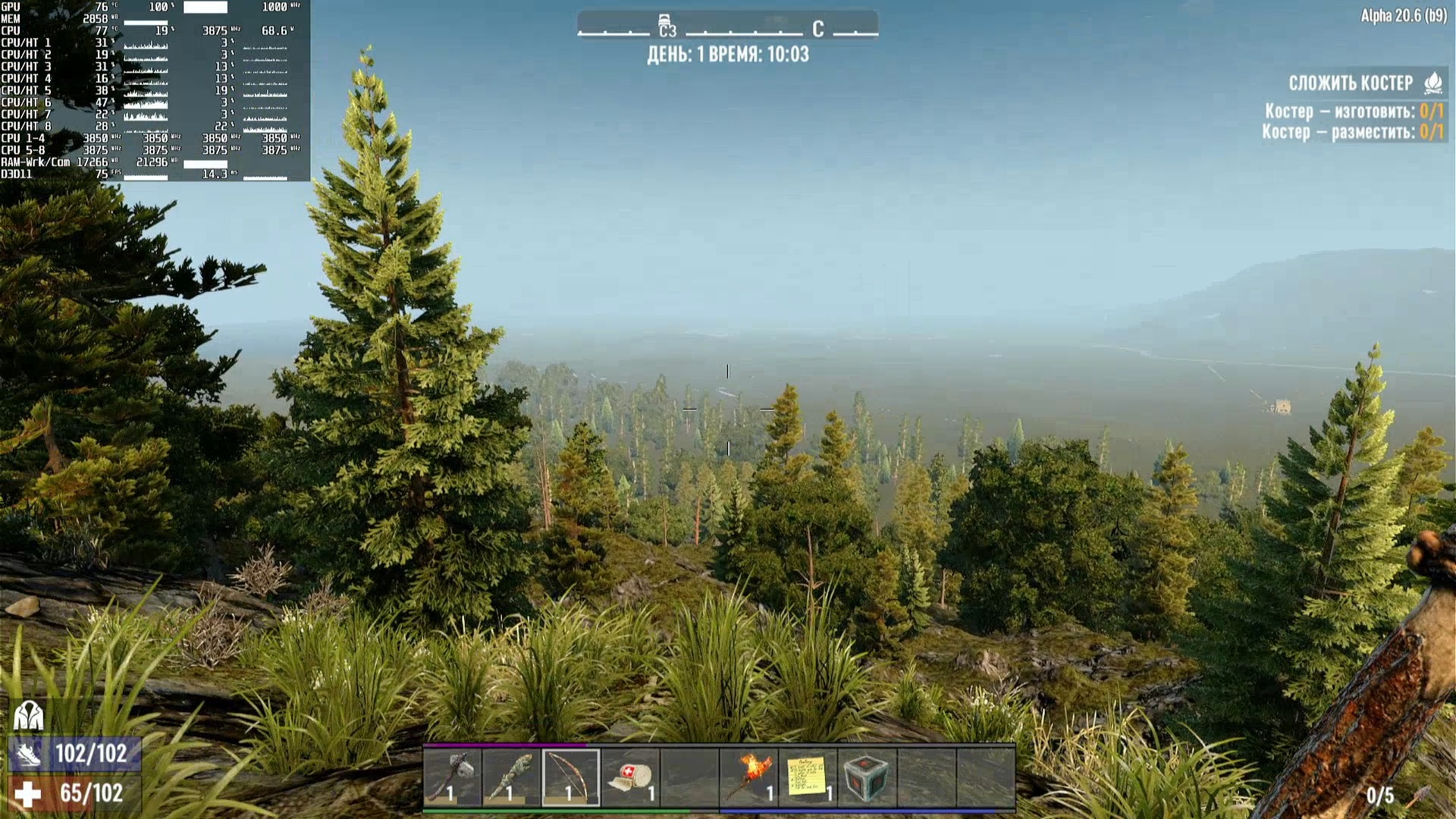
Task: Select the first aid bandage slot
Action: click(x=630, y=777)
